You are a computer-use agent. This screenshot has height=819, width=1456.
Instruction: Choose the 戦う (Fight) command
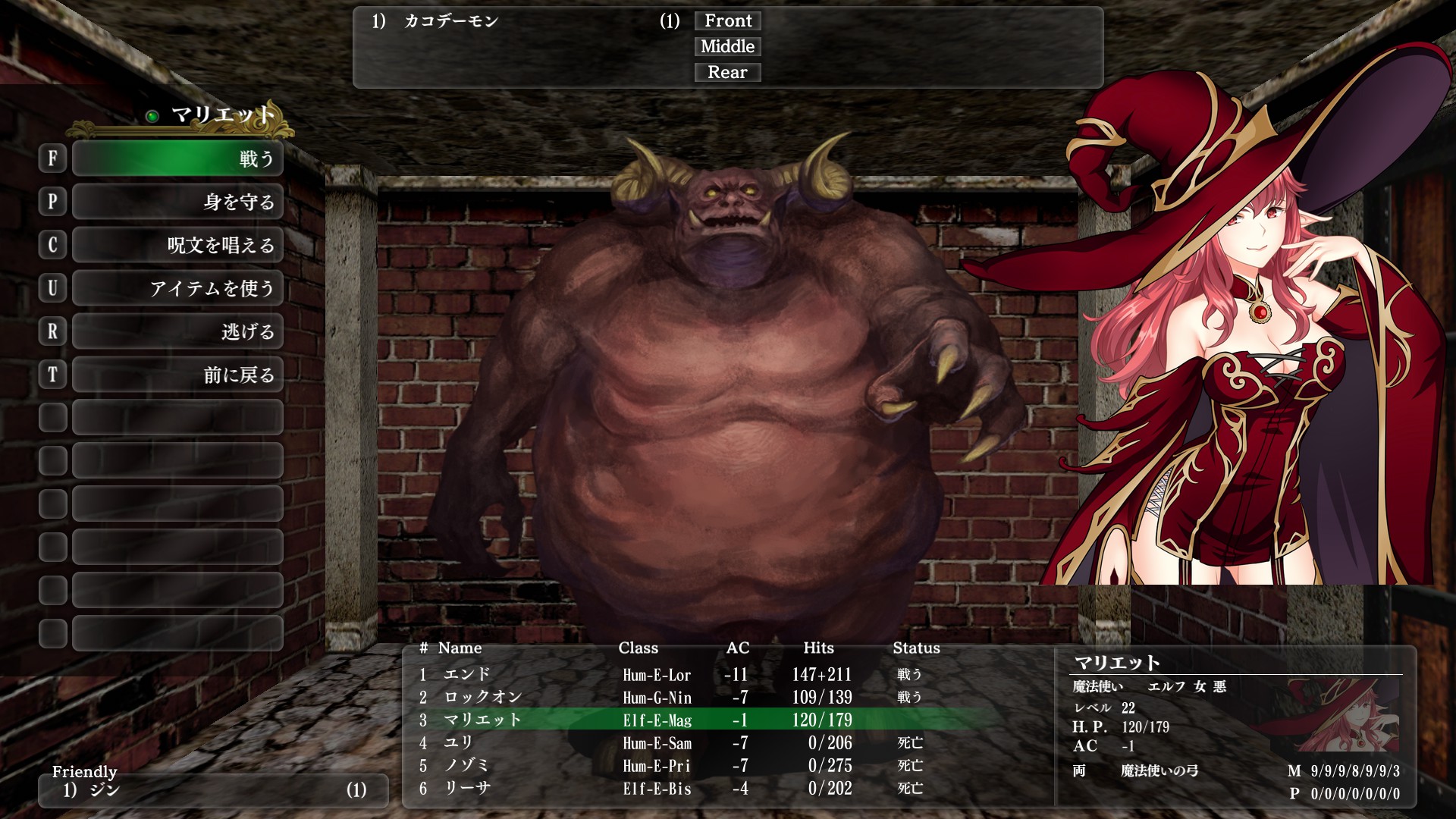point(177,158)
